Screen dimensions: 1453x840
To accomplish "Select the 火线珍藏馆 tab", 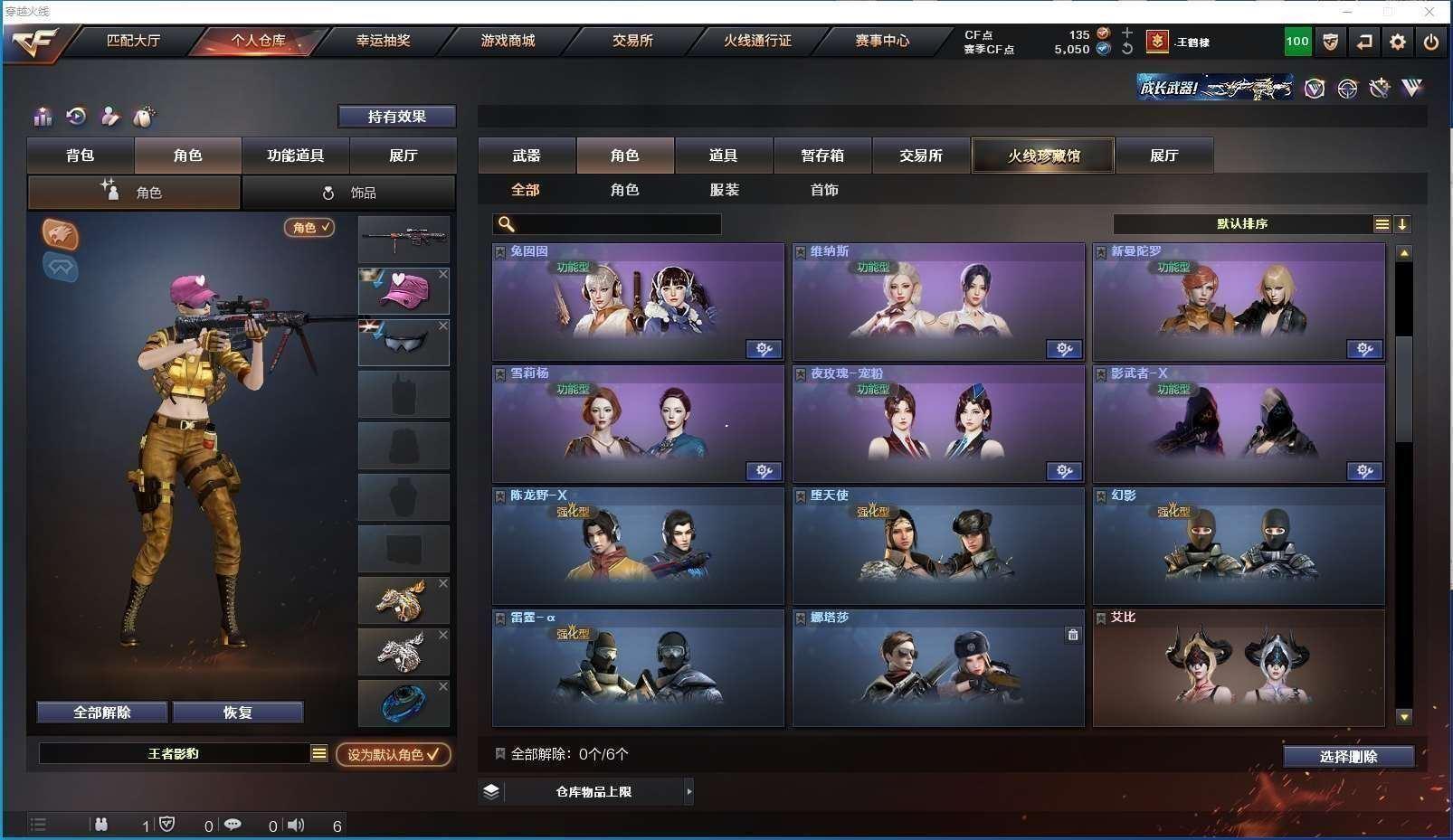I will (x=1043, y=156).
